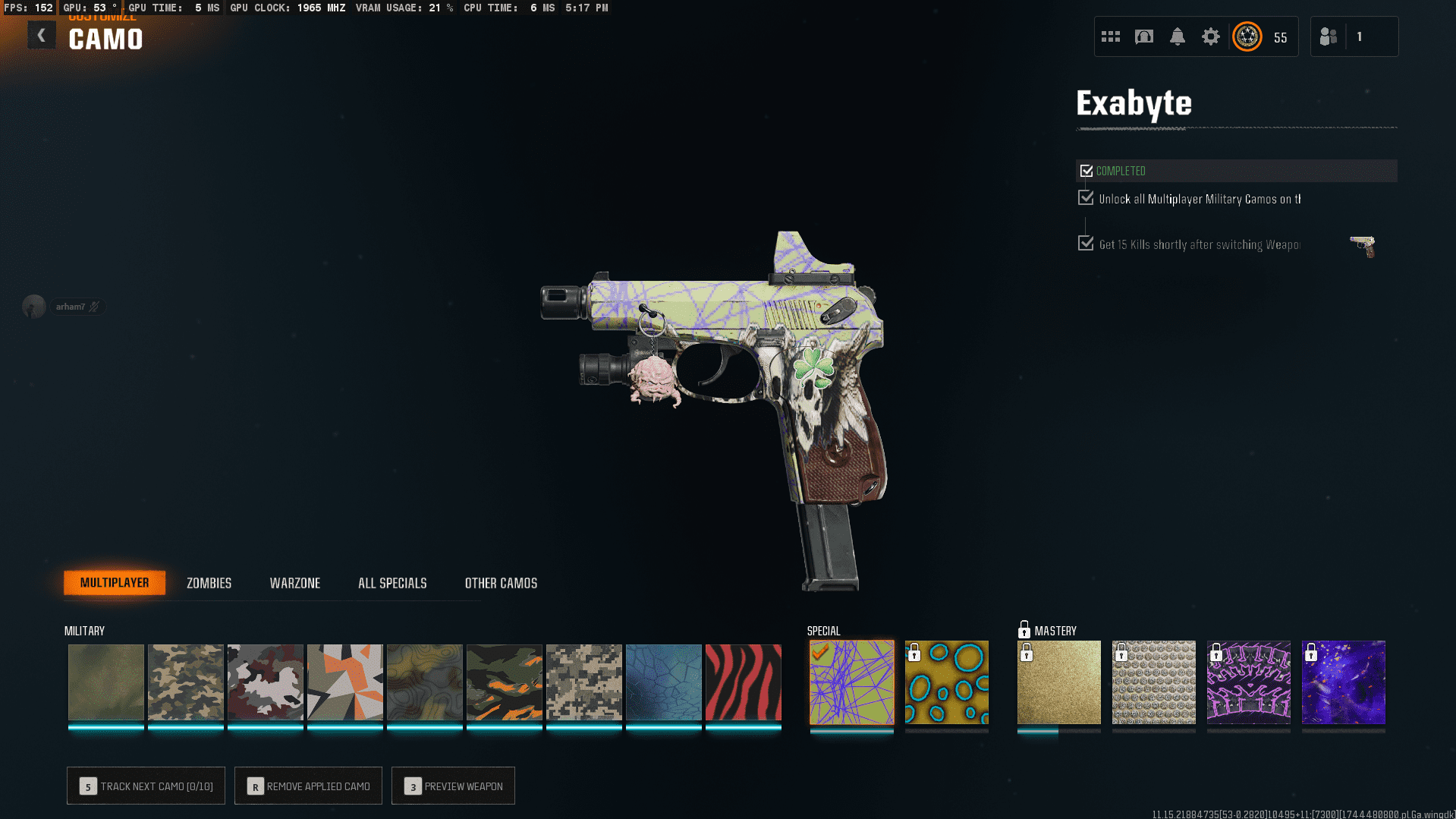Switch to the Zombies camo tab
This screenshot has width=1456, height=819.
[209, 583]
